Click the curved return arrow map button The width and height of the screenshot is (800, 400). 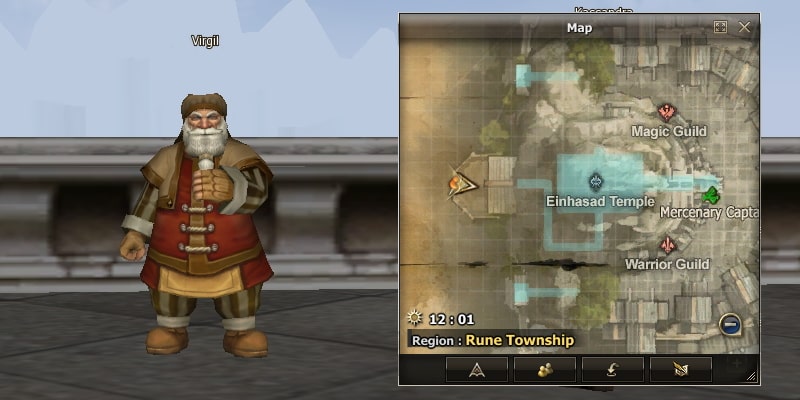click(612, 369)
